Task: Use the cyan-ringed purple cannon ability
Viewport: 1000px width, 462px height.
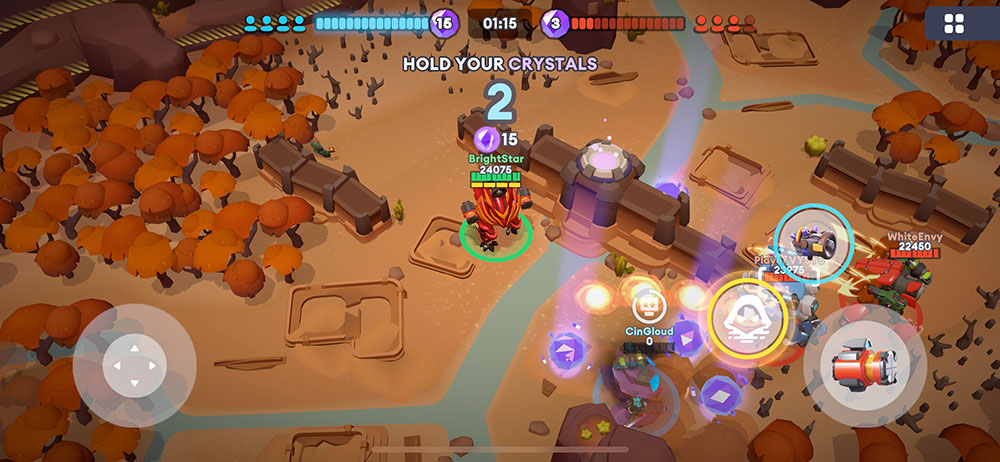Action: point(813,242)
